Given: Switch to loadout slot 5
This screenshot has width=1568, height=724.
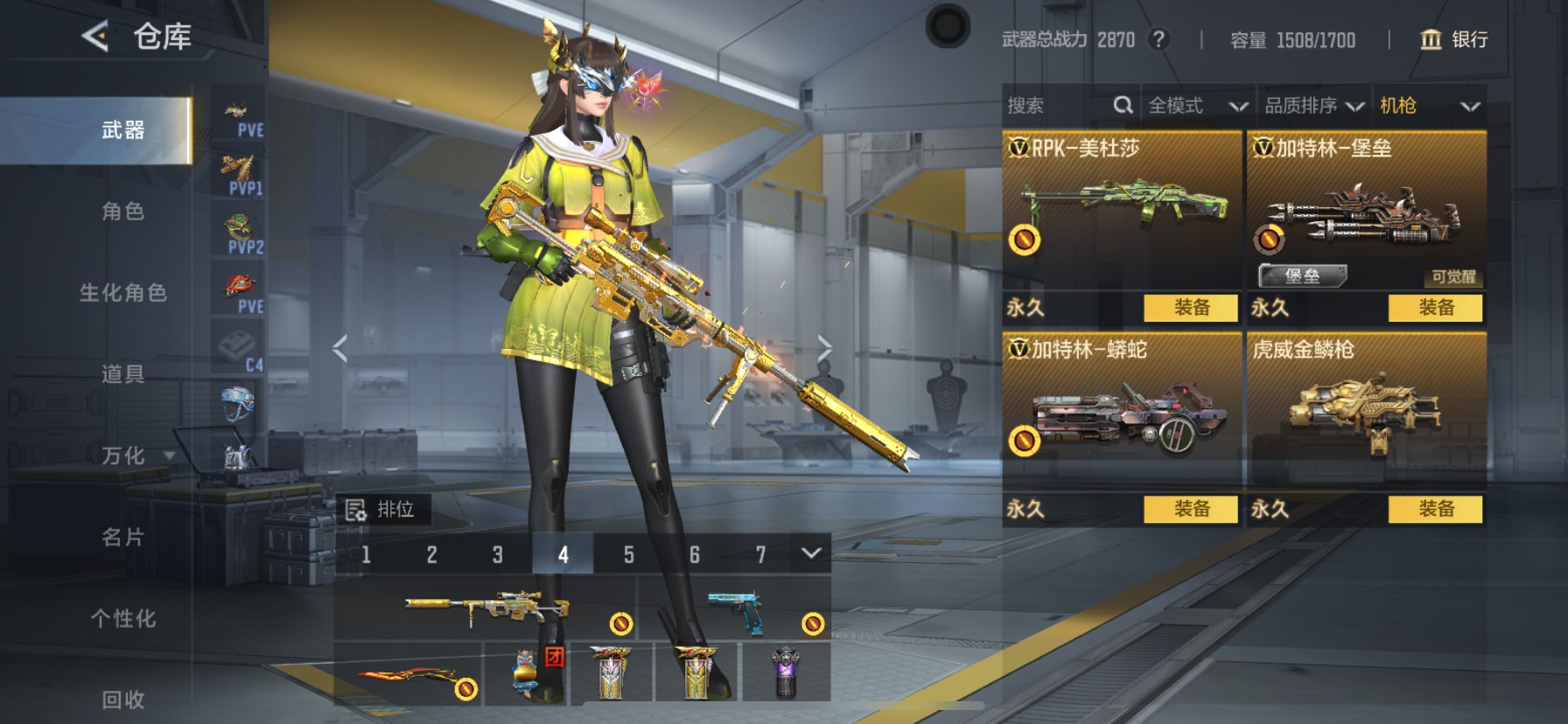Looking at the screenshot, I should (628, 554).
